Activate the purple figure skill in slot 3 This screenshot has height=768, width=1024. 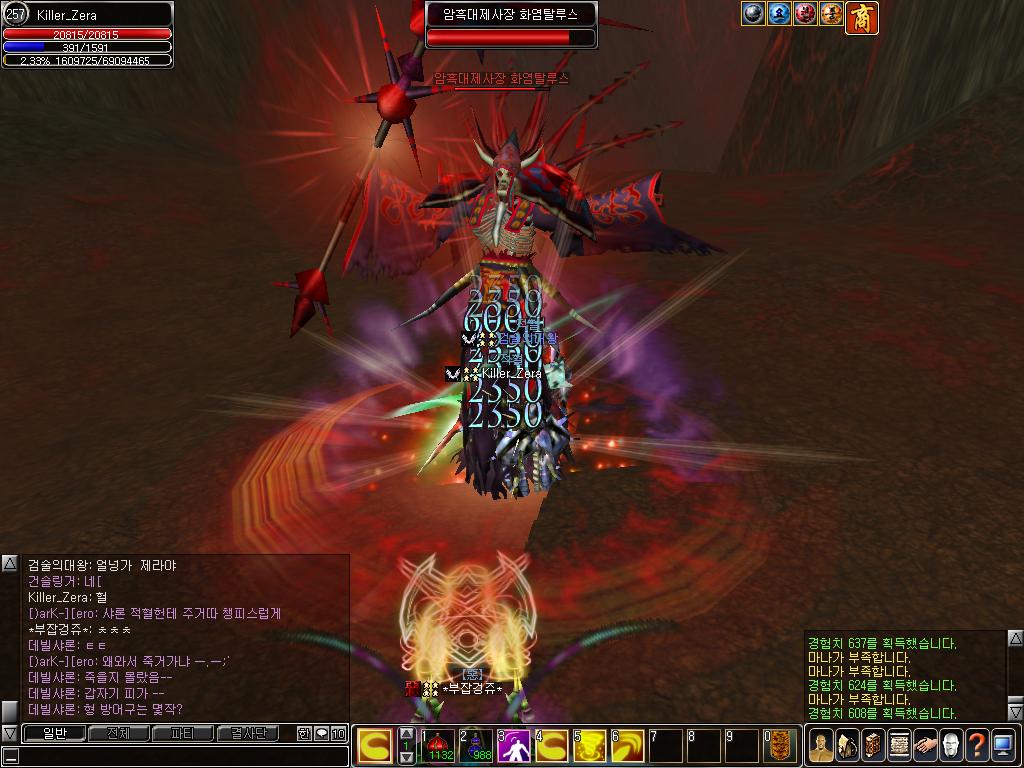tap(514, 746)
